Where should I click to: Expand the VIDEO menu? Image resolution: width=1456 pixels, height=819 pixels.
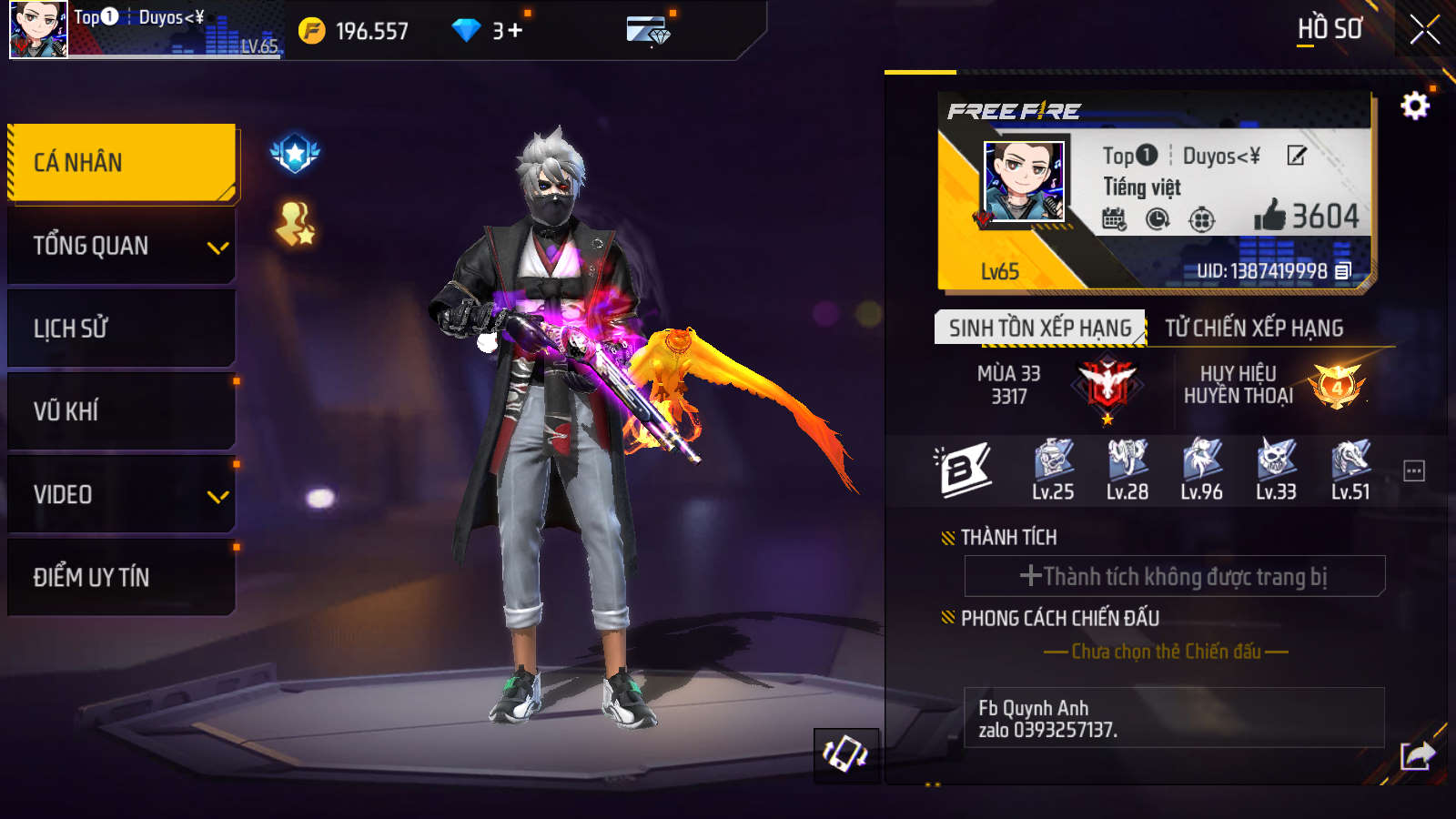(122, 495)
